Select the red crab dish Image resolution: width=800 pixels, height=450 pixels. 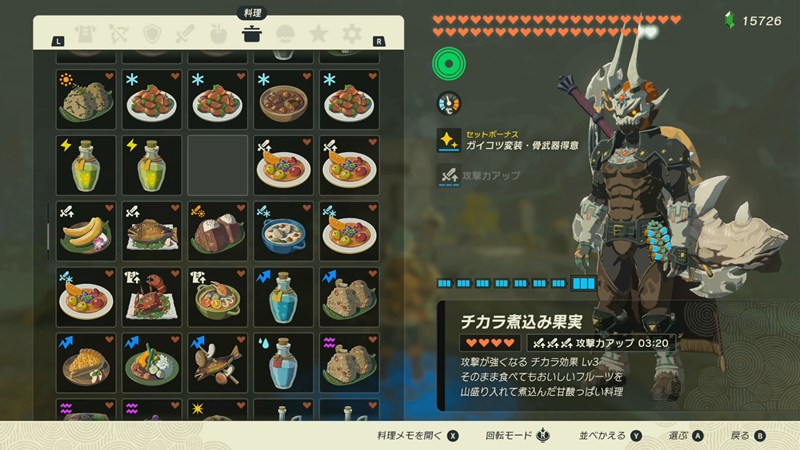click(152, 297)
